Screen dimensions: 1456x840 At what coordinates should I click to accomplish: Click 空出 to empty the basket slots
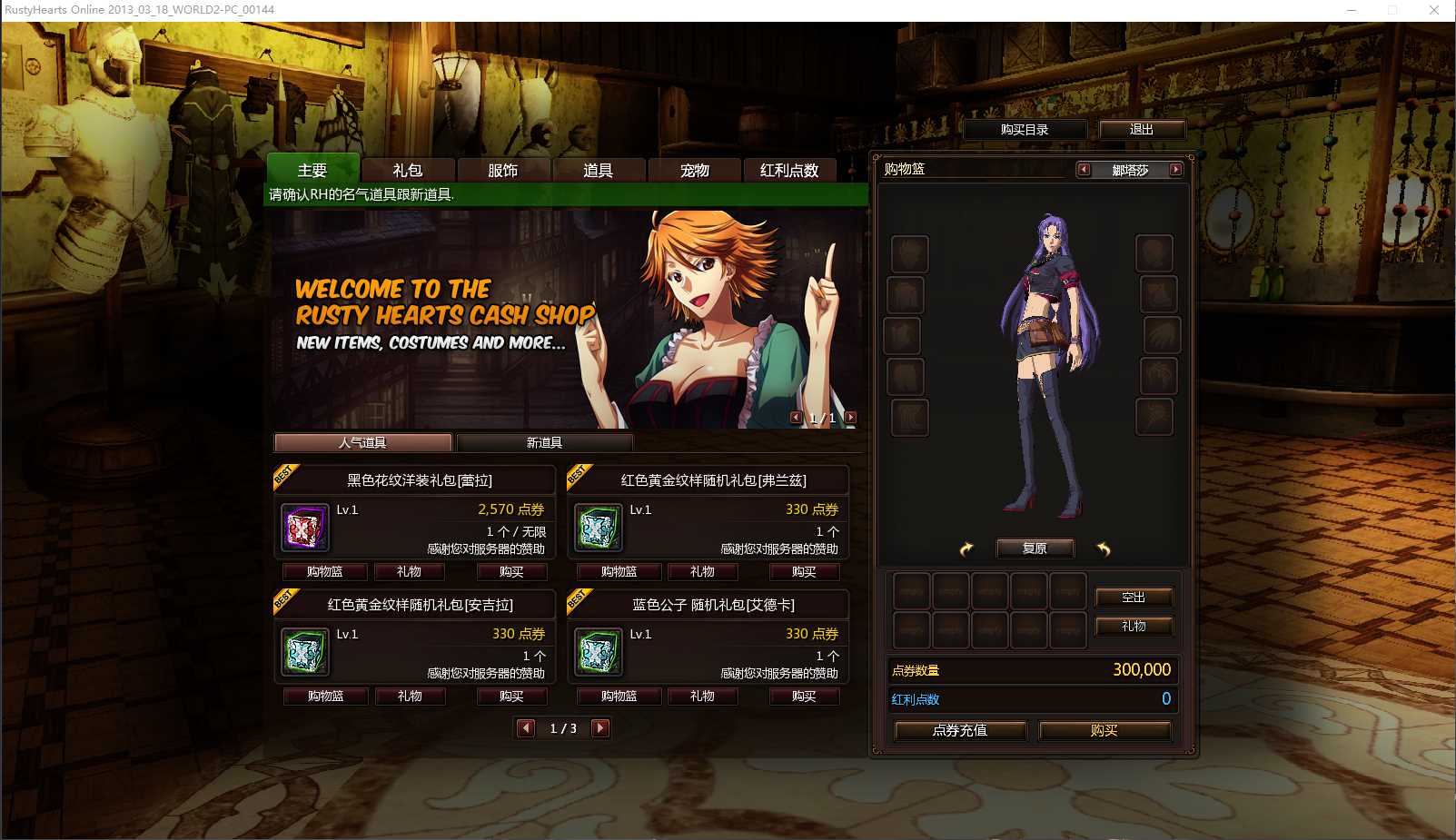click(x=1134, y=597)
